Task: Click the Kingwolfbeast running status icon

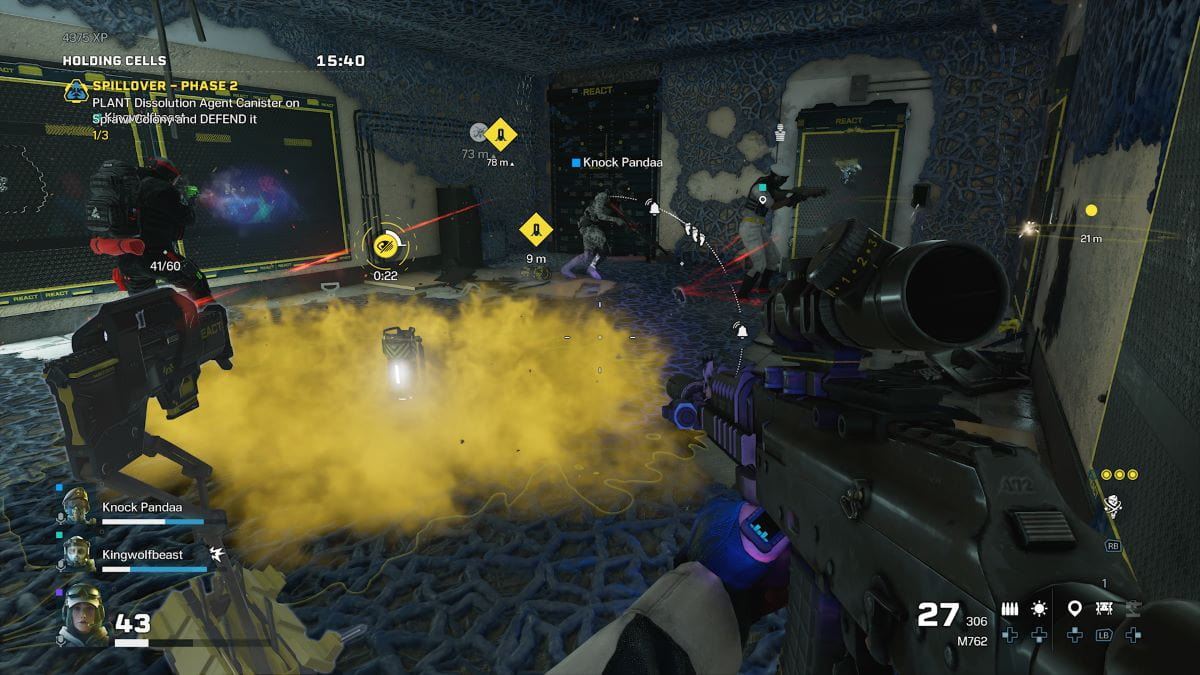Action: (x=217, y=552)
